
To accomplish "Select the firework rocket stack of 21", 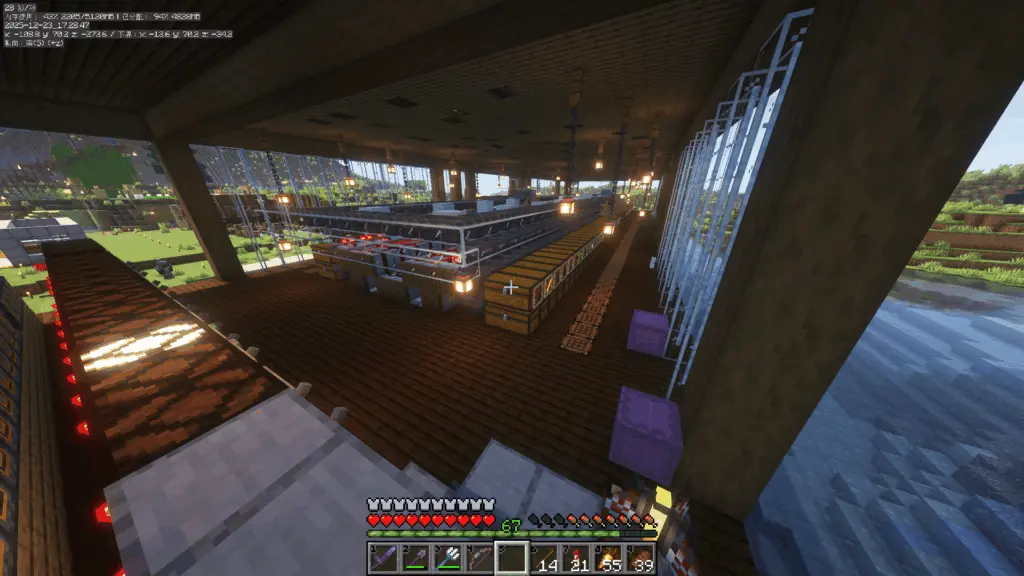I will (x=576, y=558).
